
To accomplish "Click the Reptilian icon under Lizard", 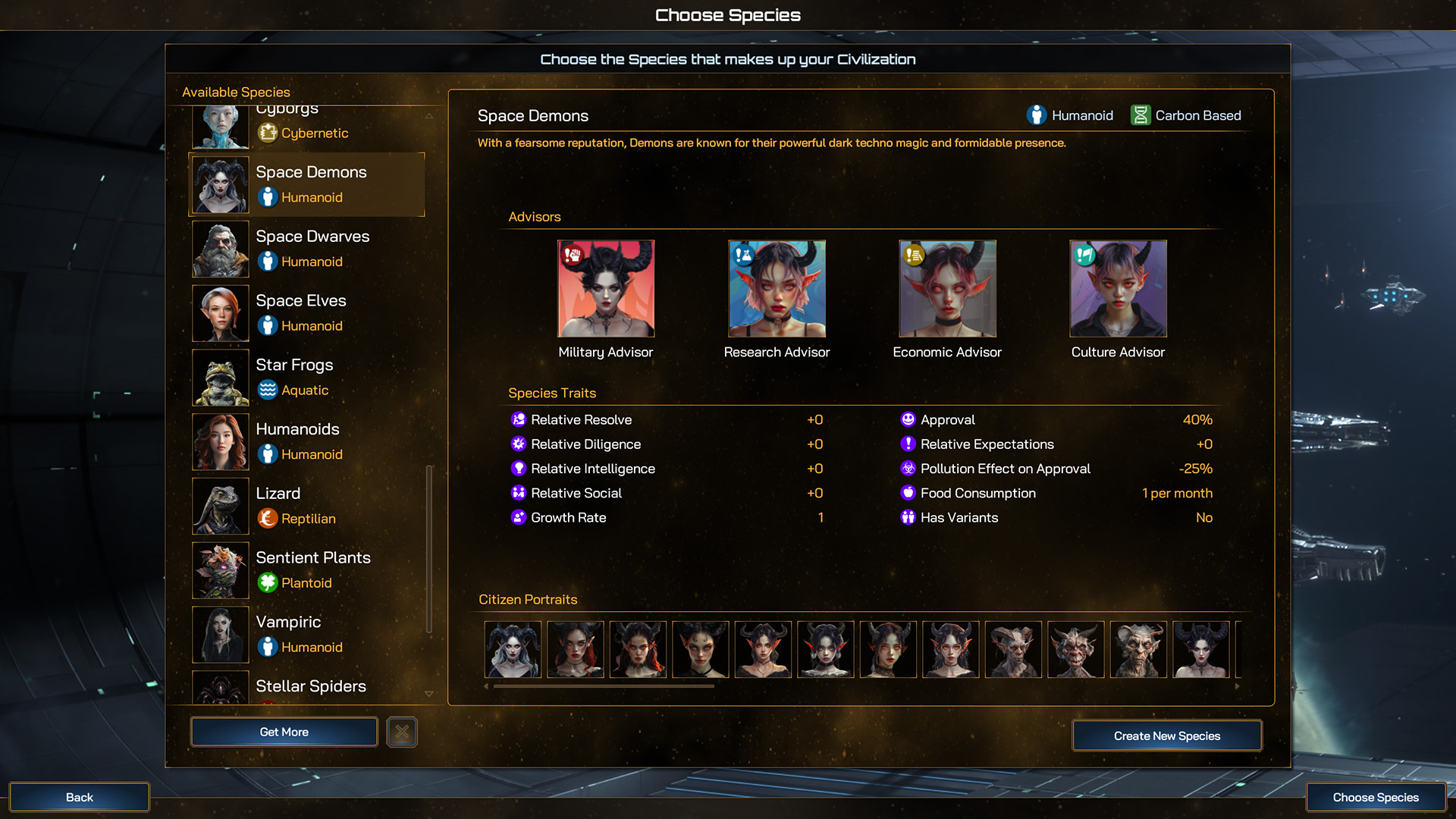I will [268, 519].
